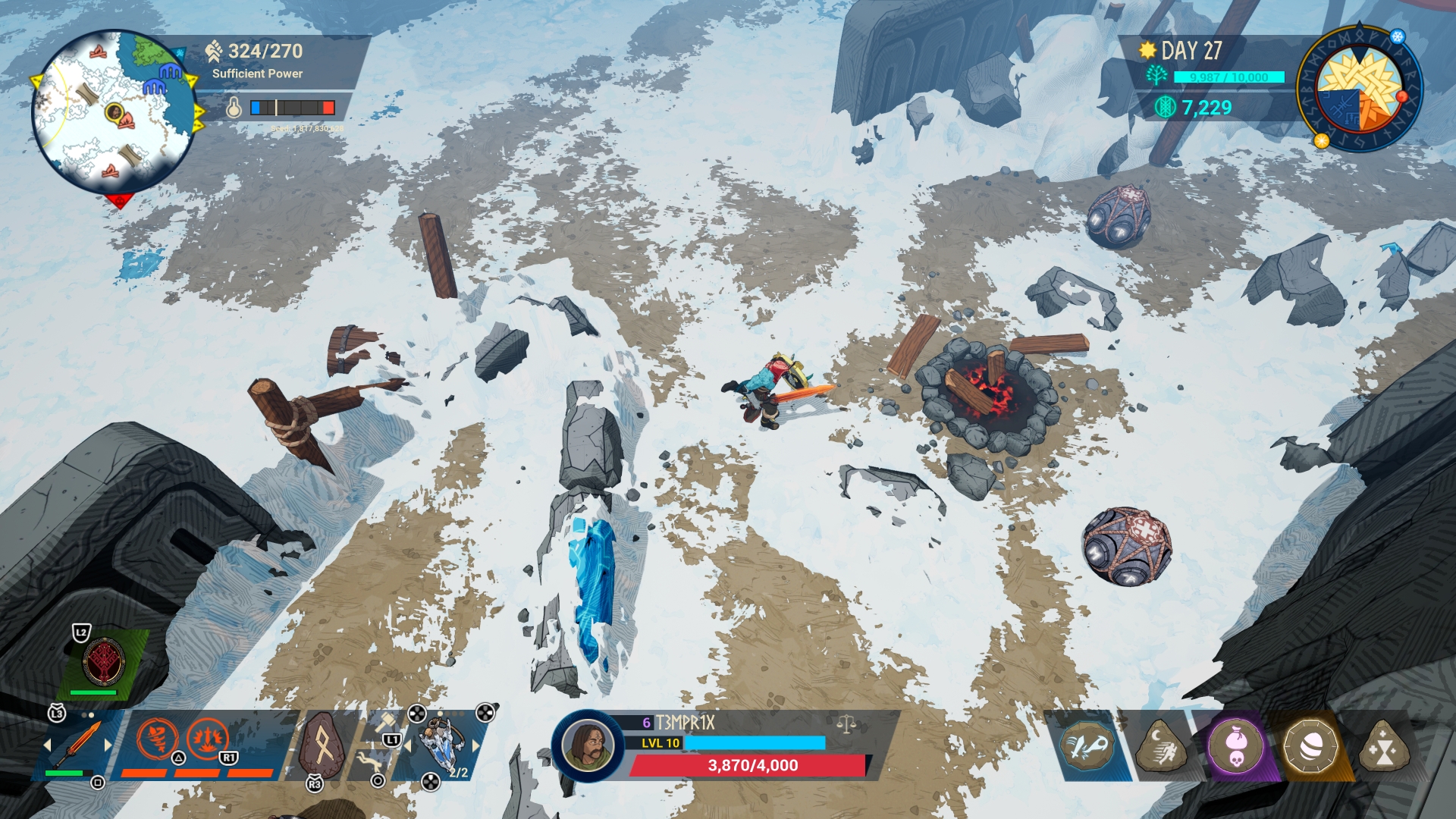
Task: Activate the orange tornado sword ability
Action: [x=158, y=738]
